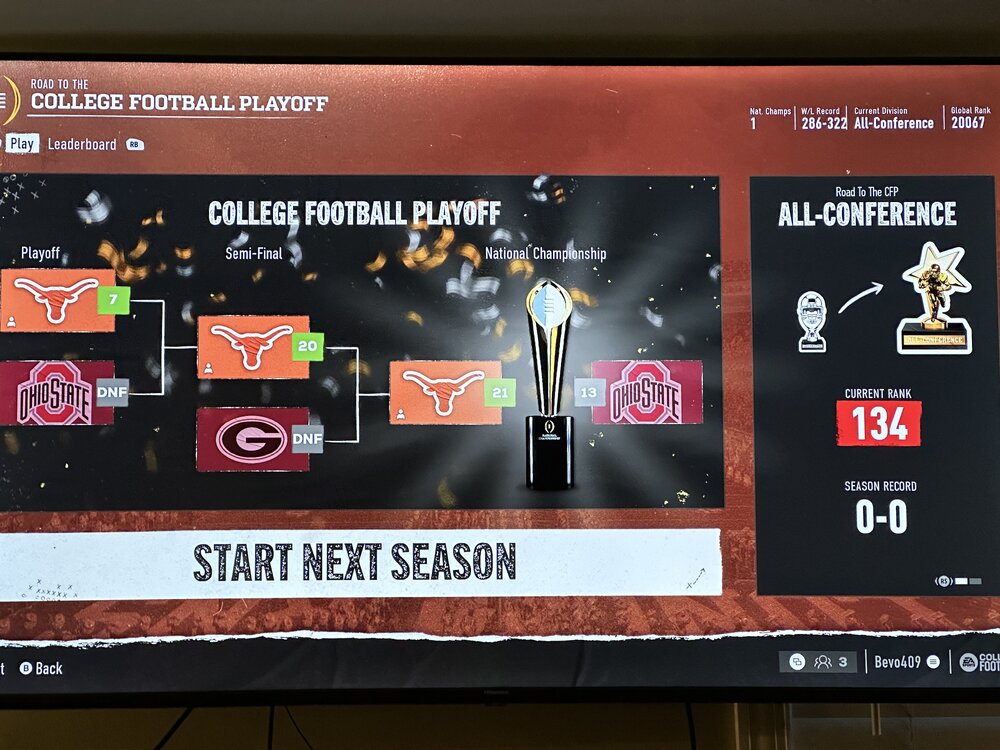This screenshot has height=750, width=1000.
Task: Choose the Ohio State National Championship tile
Action: point(646,392)
